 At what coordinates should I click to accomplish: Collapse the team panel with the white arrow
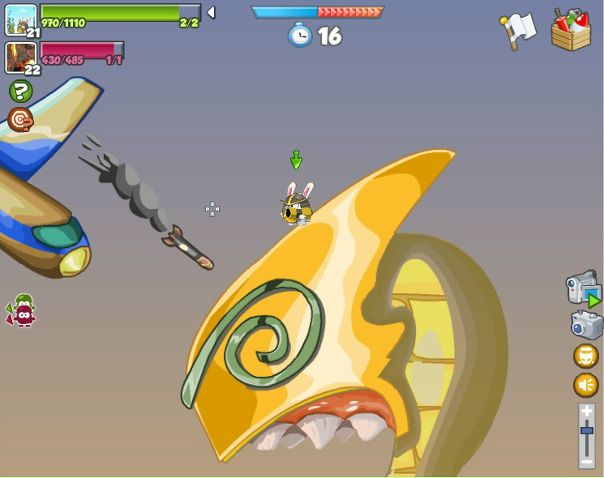click(x=211, y=13)
